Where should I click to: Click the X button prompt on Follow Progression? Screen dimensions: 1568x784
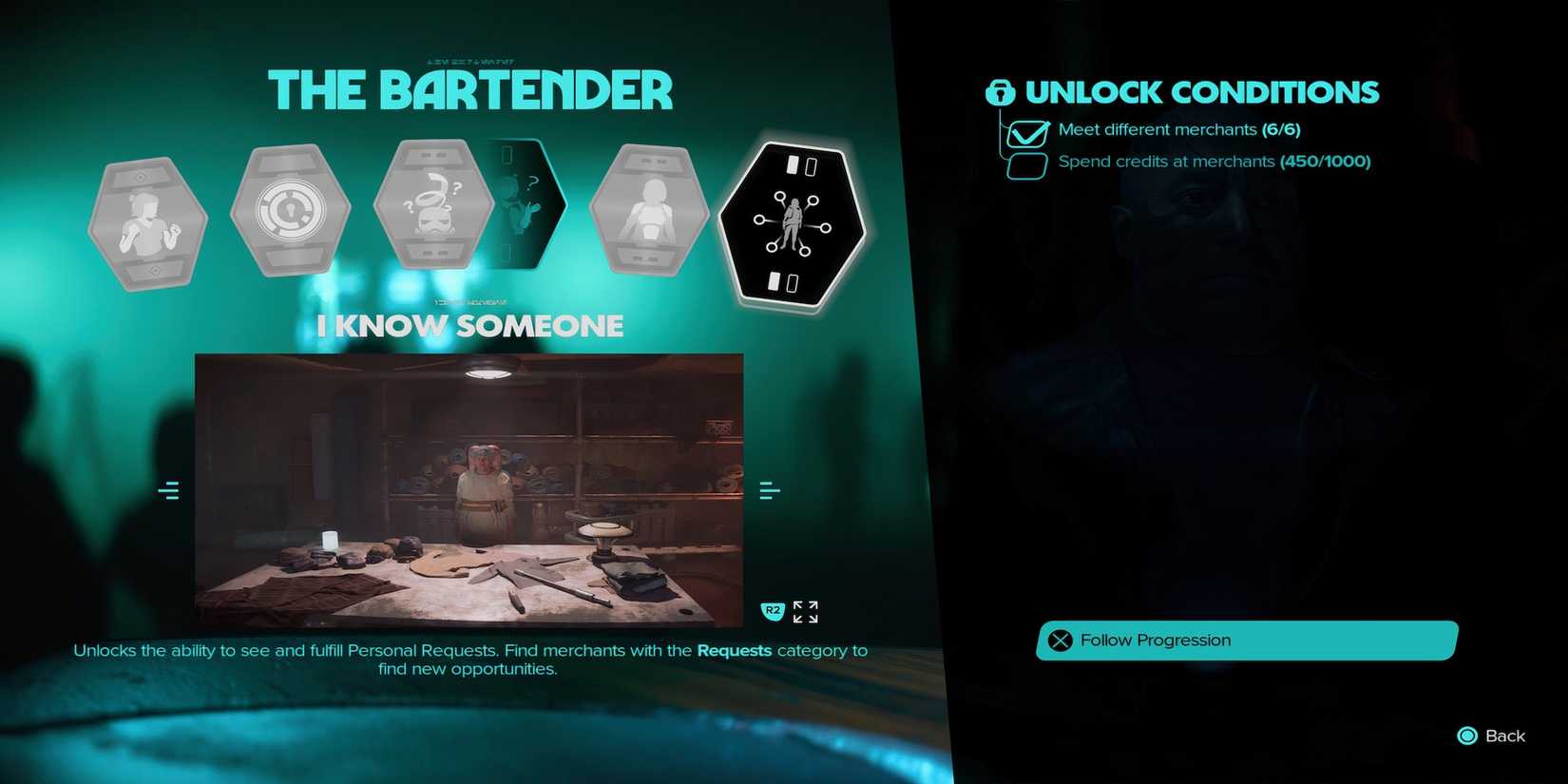click(1062, 640)
